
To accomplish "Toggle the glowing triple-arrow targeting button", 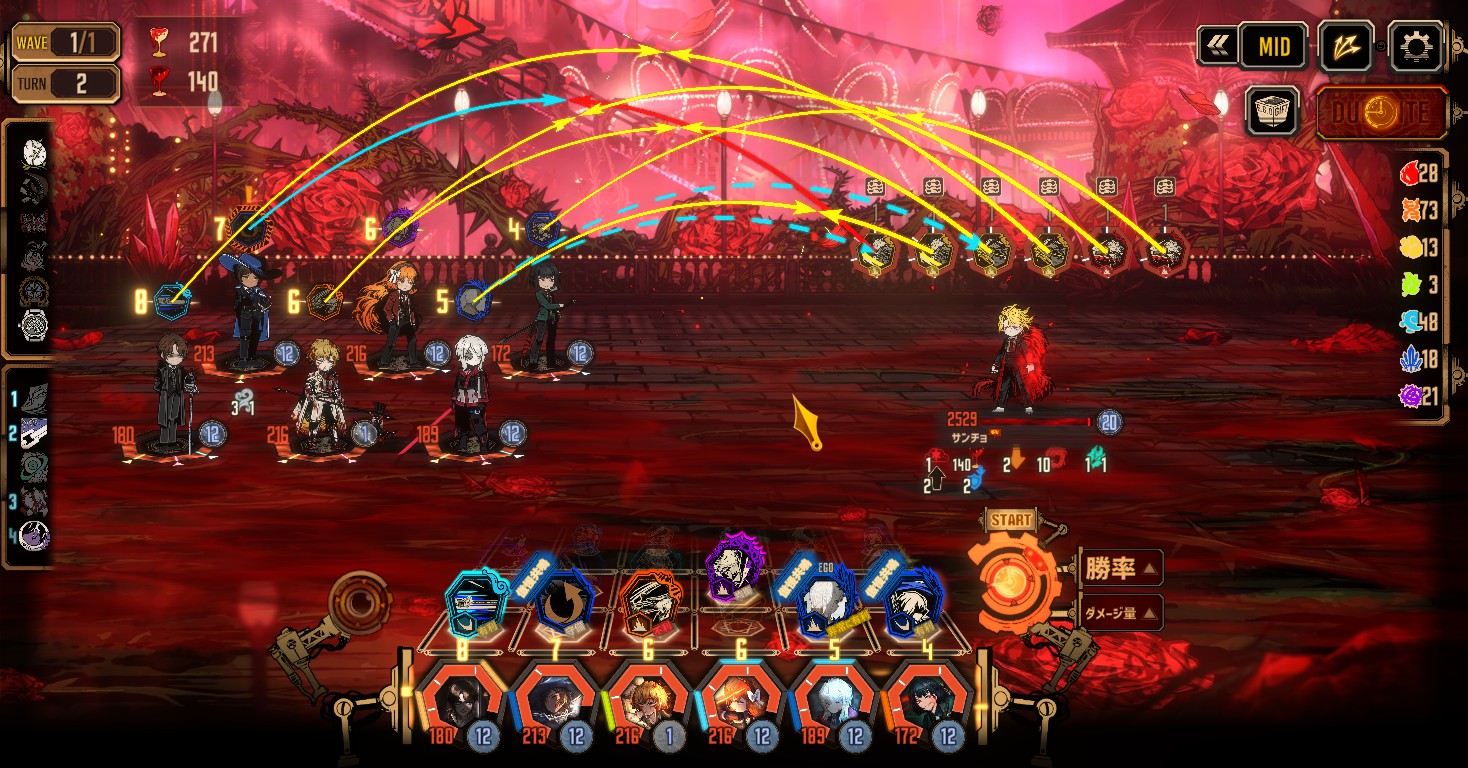I will (1346, 46).
